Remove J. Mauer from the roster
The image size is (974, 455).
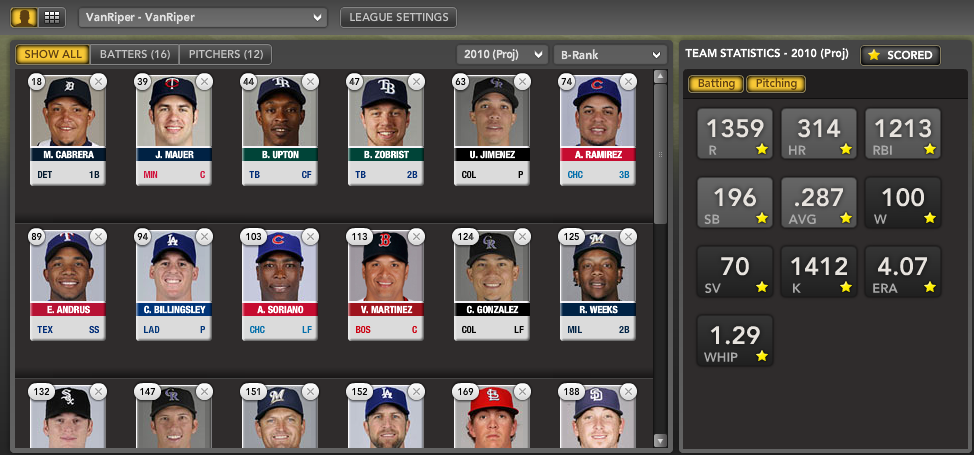pyautogui.click(x=204, y=81)
